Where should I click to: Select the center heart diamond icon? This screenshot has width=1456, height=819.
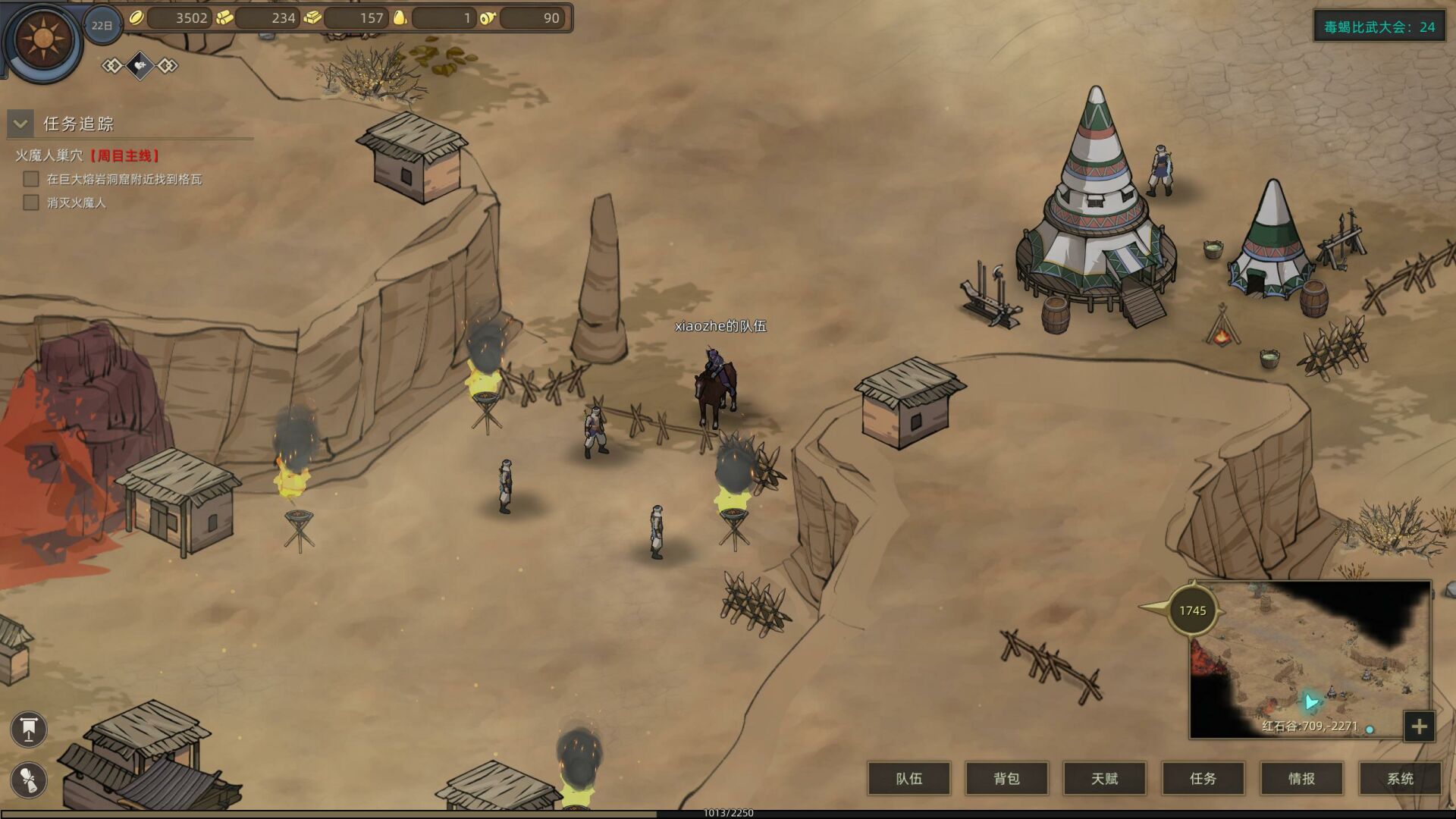pos(140,66)
